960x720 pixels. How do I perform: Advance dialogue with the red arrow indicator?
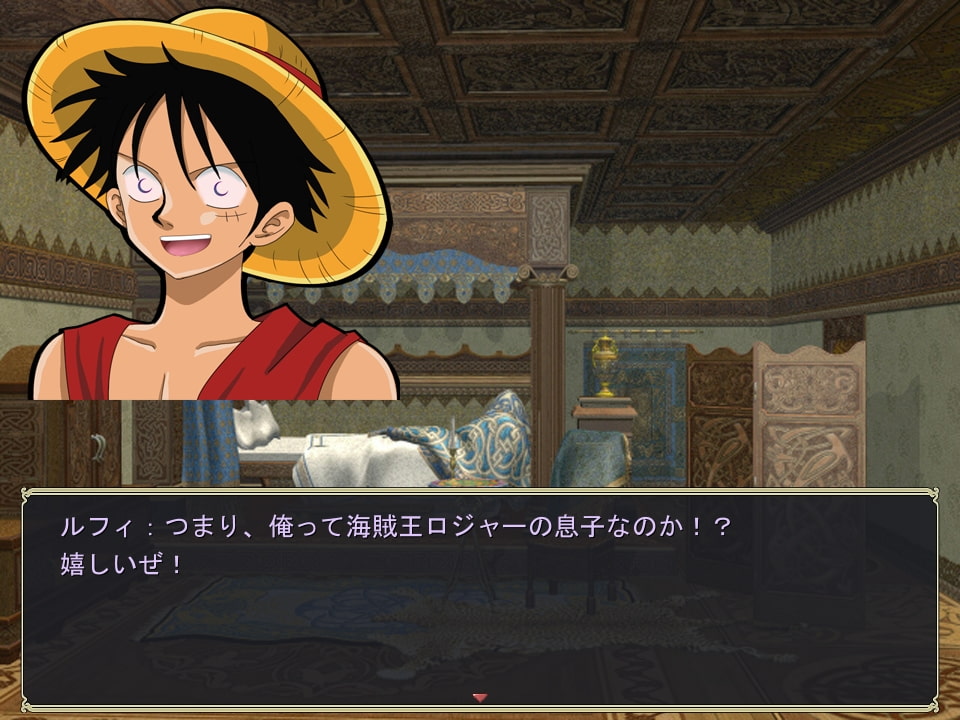pyautogui.click(x=480, y=697)
